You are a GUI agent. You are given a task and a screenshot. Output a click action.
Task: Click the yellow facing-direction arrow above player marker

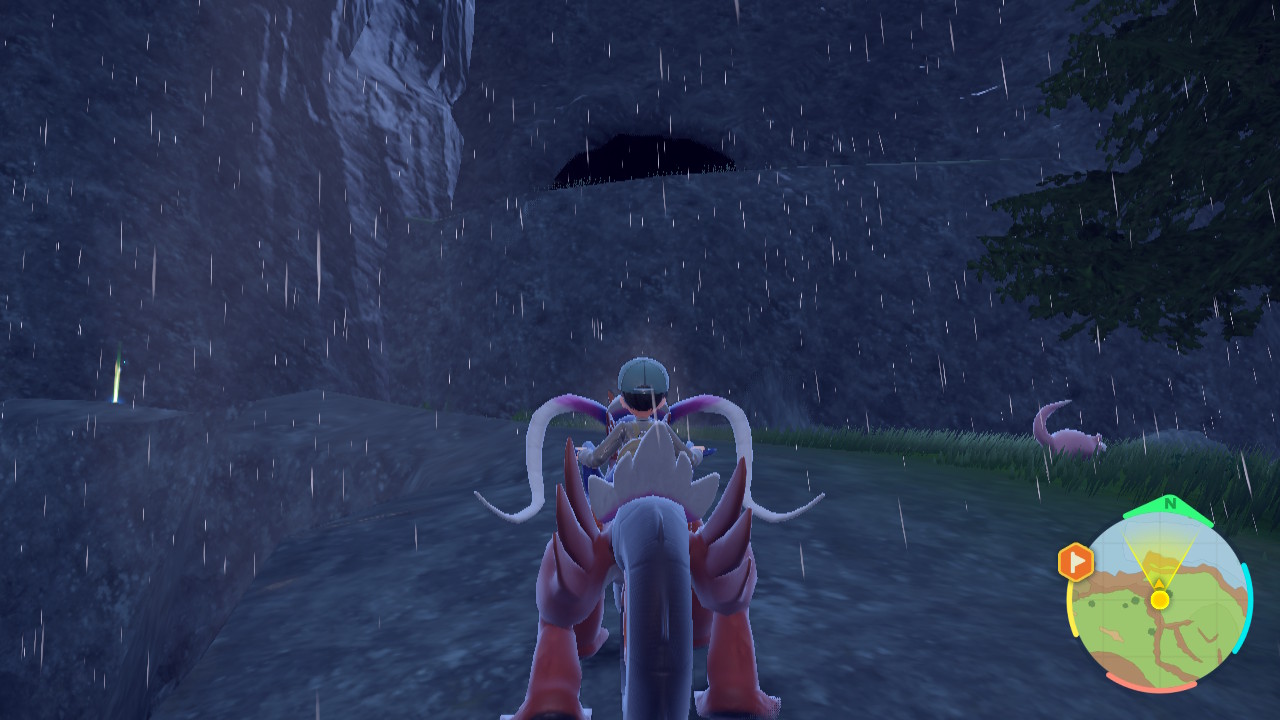1159,583
